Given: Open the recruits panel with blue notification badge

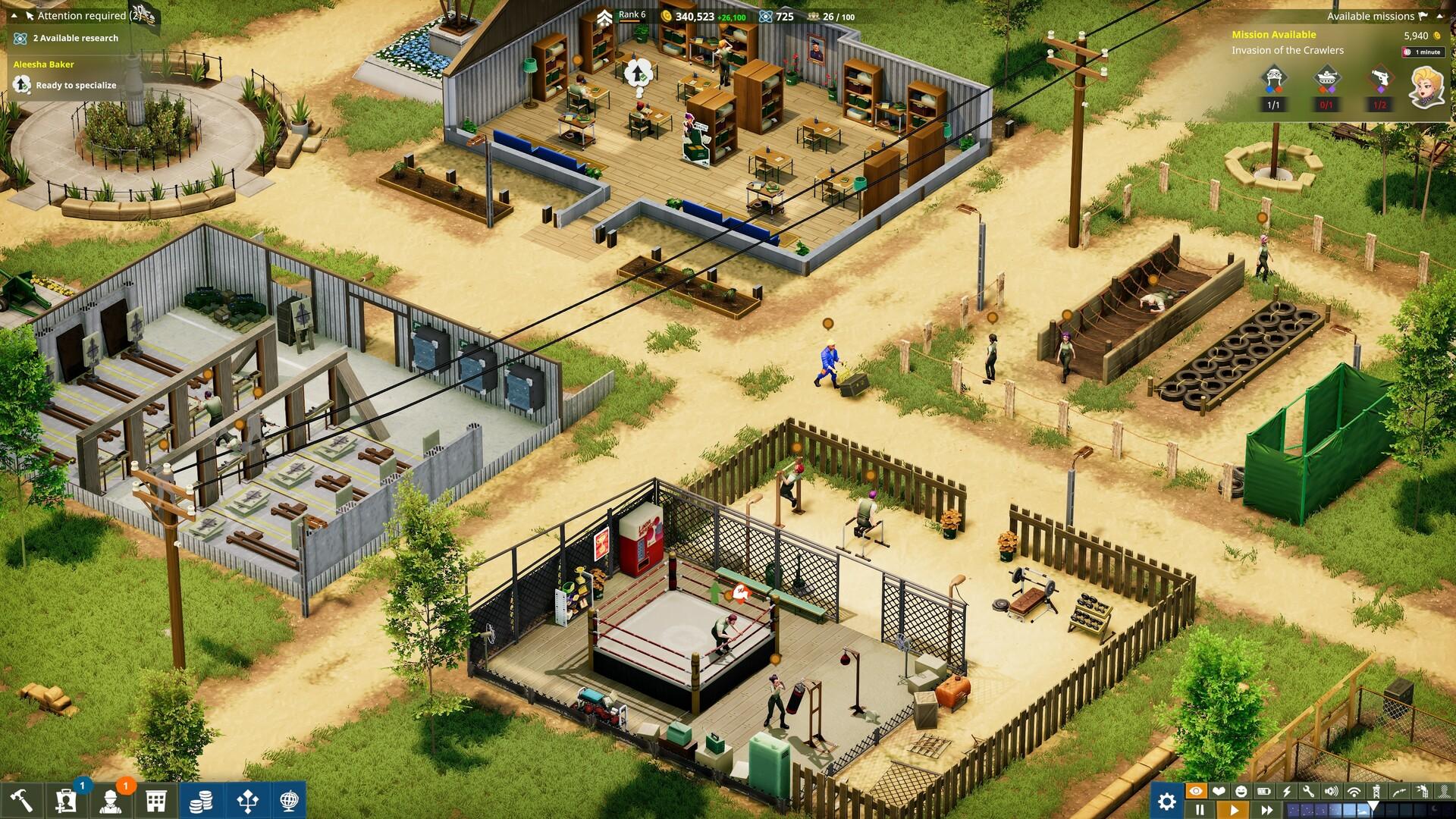Looking at the screenshot, I should 65,801.
